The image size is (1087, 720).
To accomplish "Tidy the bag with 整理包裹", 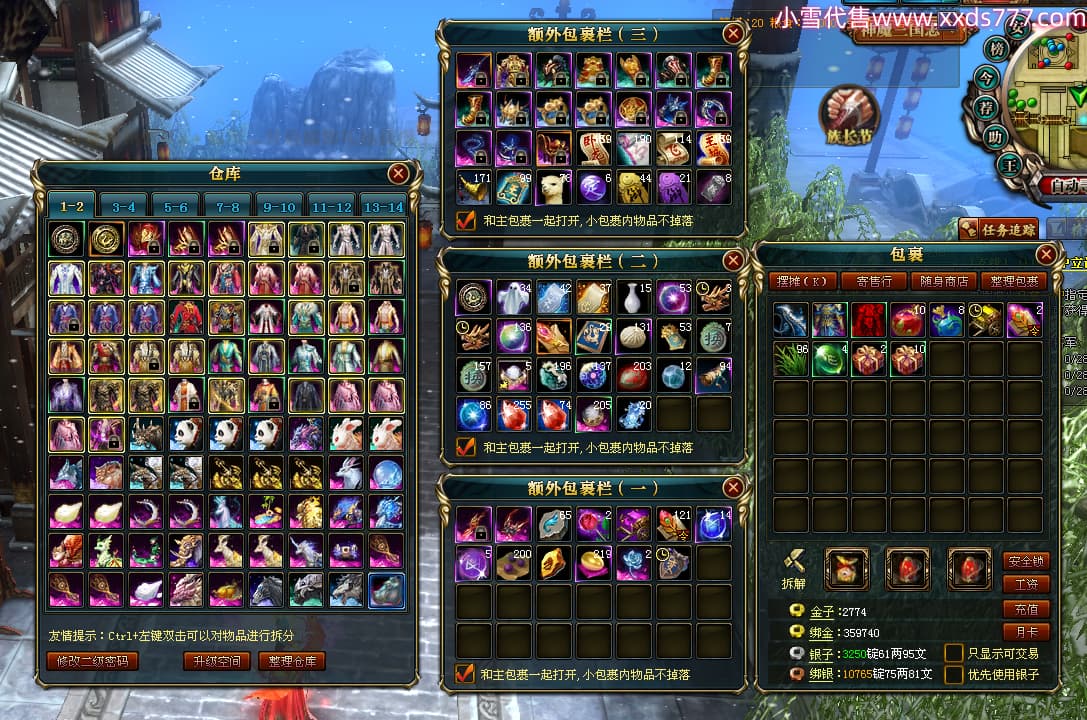I will click(x=1013, y=282).
